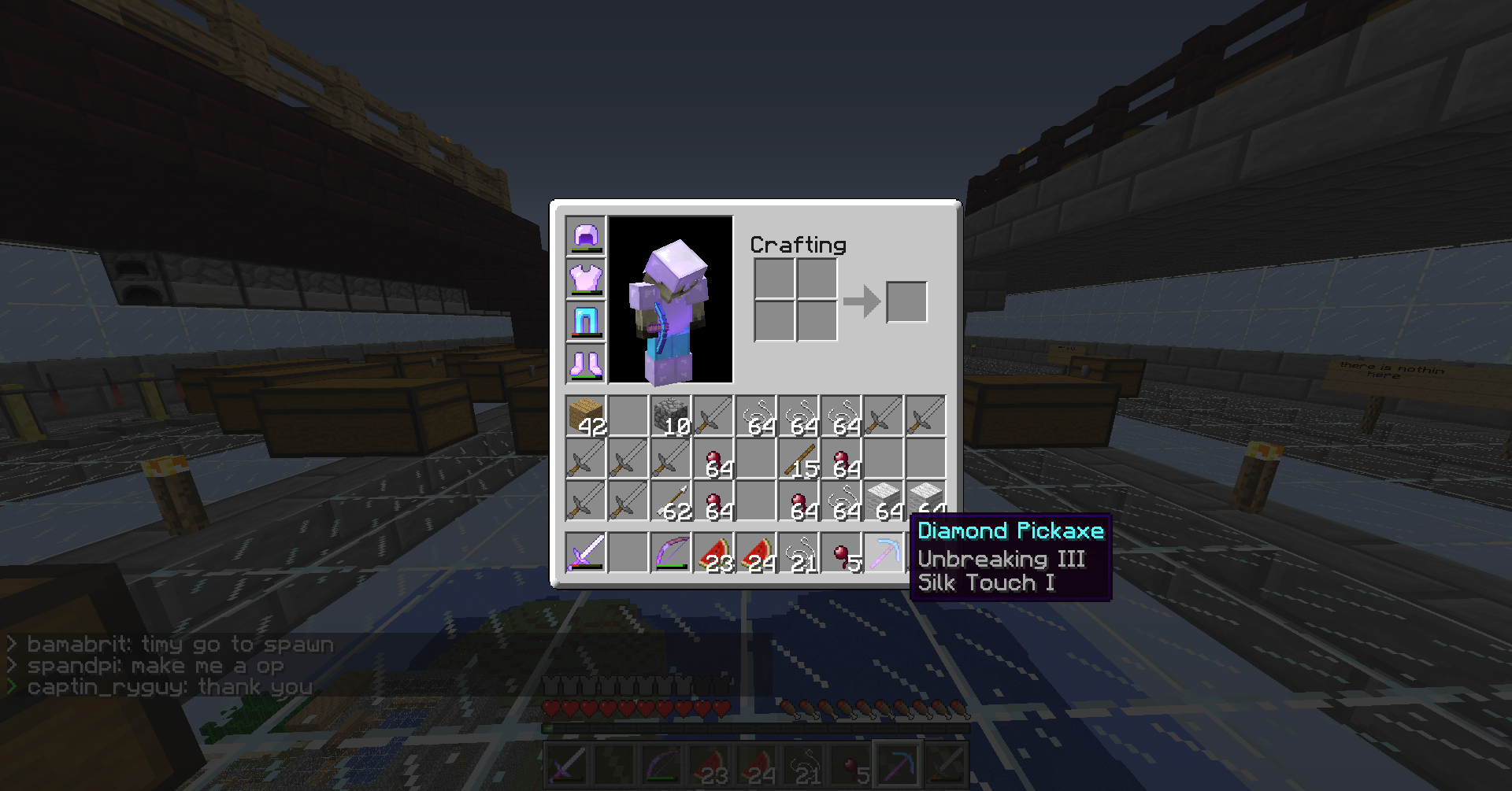Click the stack of 10 cobblestone

pos(671,417)
